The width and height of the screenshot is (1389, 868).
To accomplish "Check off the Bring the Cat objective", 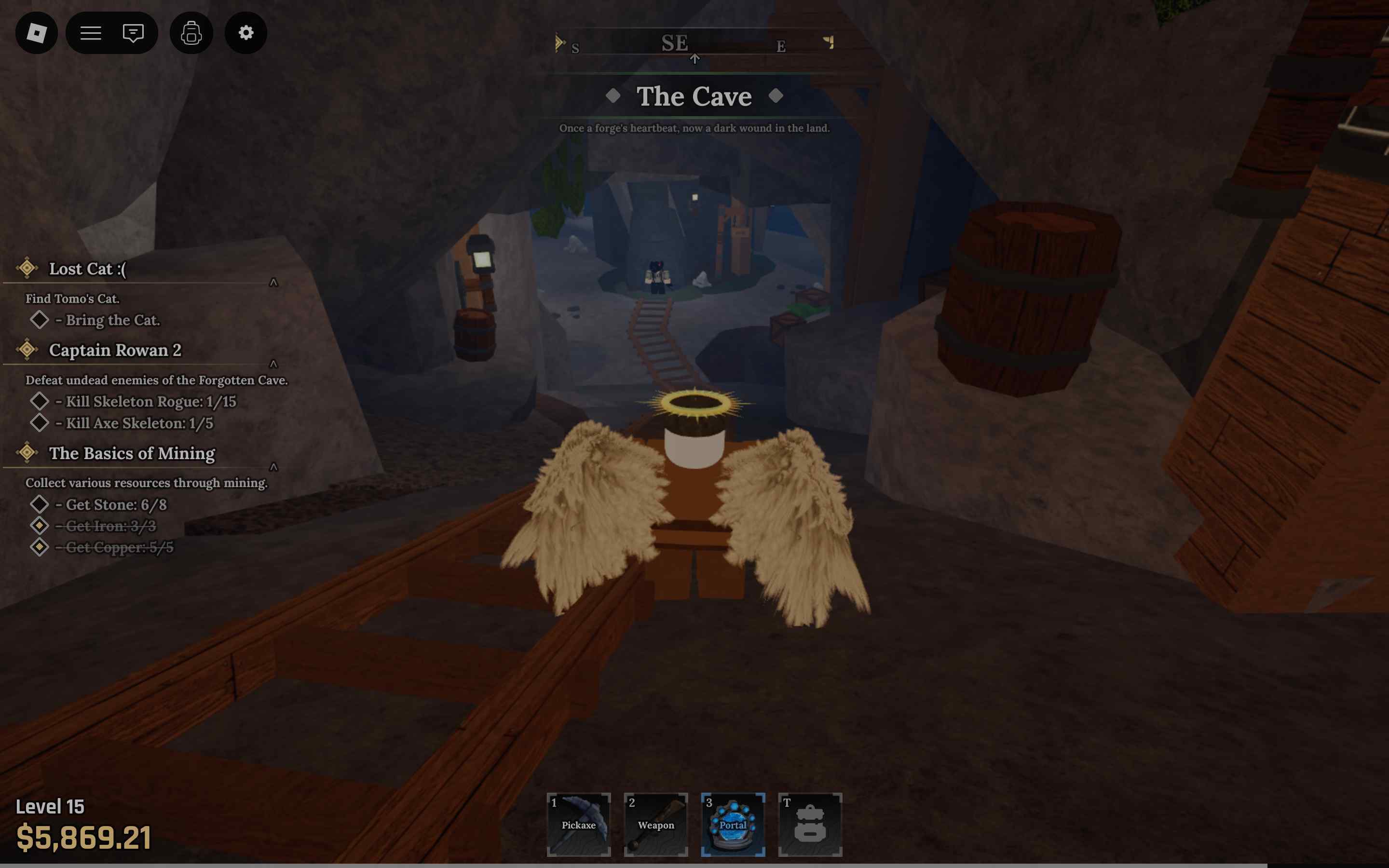I will (x=39, y=320).
